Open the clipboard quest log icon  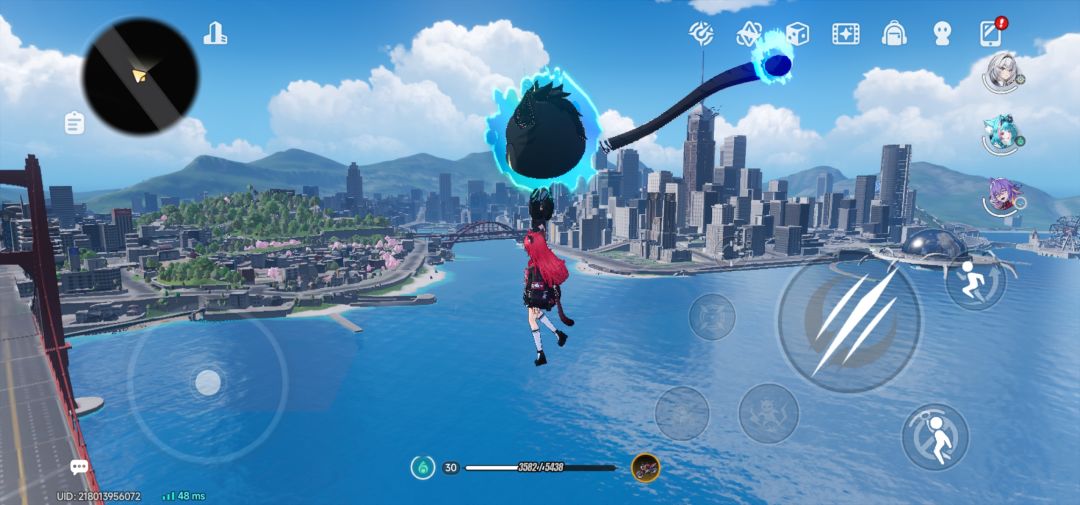(x=74, y=123)
